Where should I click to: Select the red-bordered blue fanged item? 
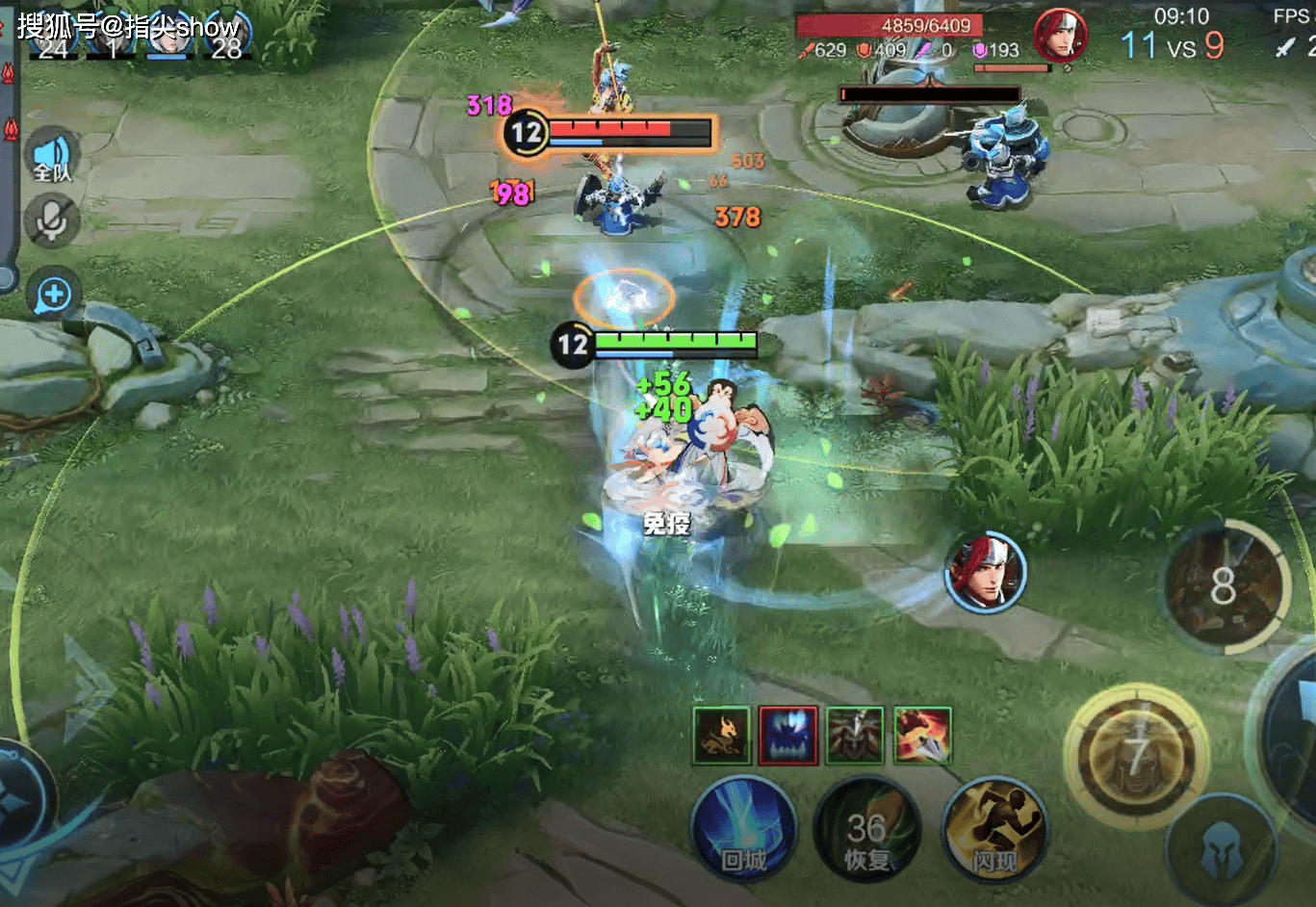[788, 736]
